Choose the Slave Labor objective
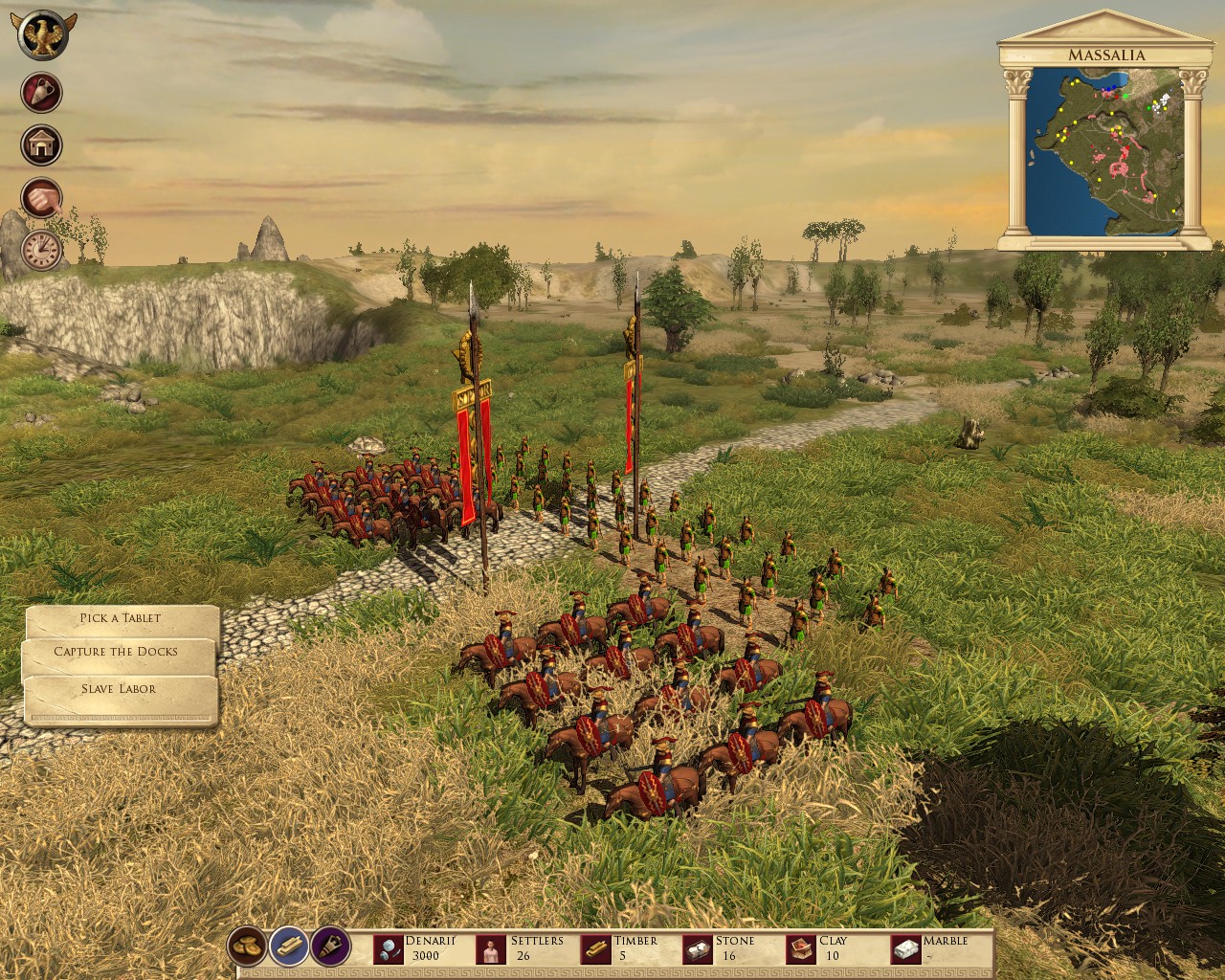This screenshot has height=980, width=1225. (x=120, y=688)
